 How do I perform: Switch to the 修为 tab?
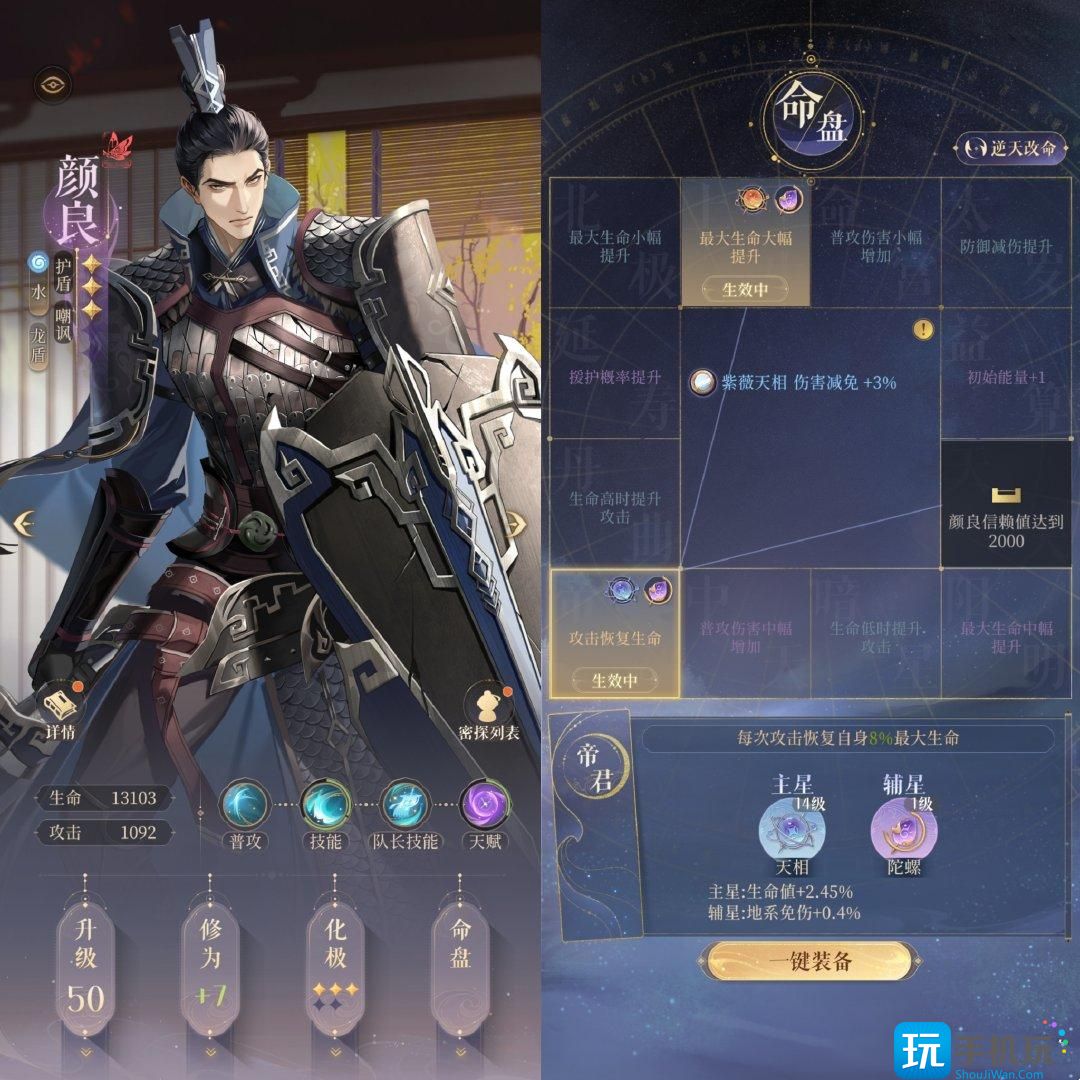point(210,960)
